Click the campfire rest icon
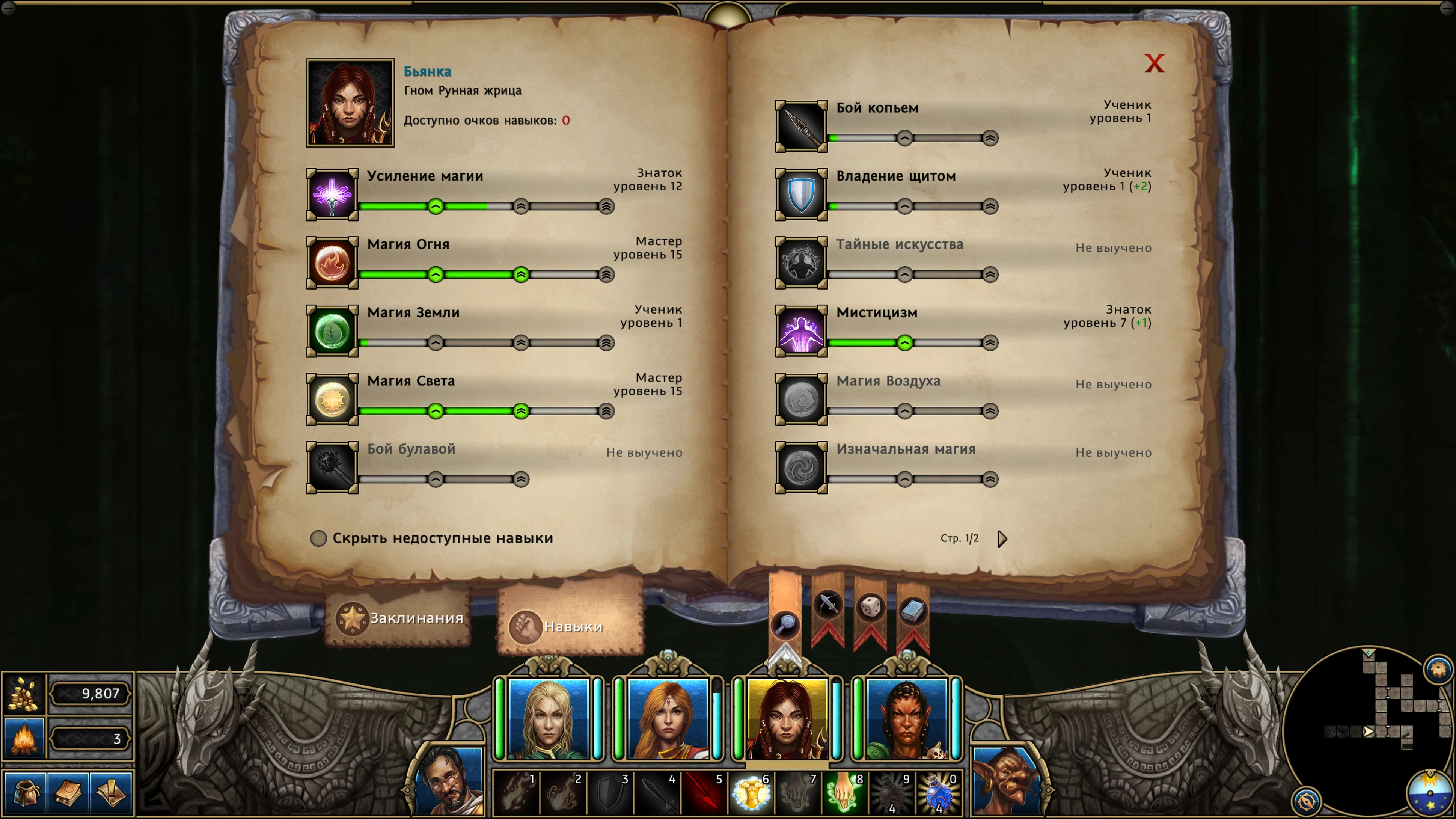 click(24, 738)
